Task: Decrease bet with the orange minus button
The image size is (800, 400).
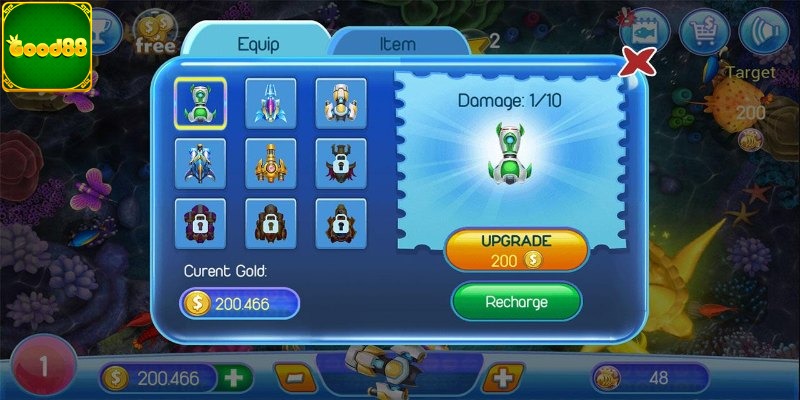Action: 294,378
